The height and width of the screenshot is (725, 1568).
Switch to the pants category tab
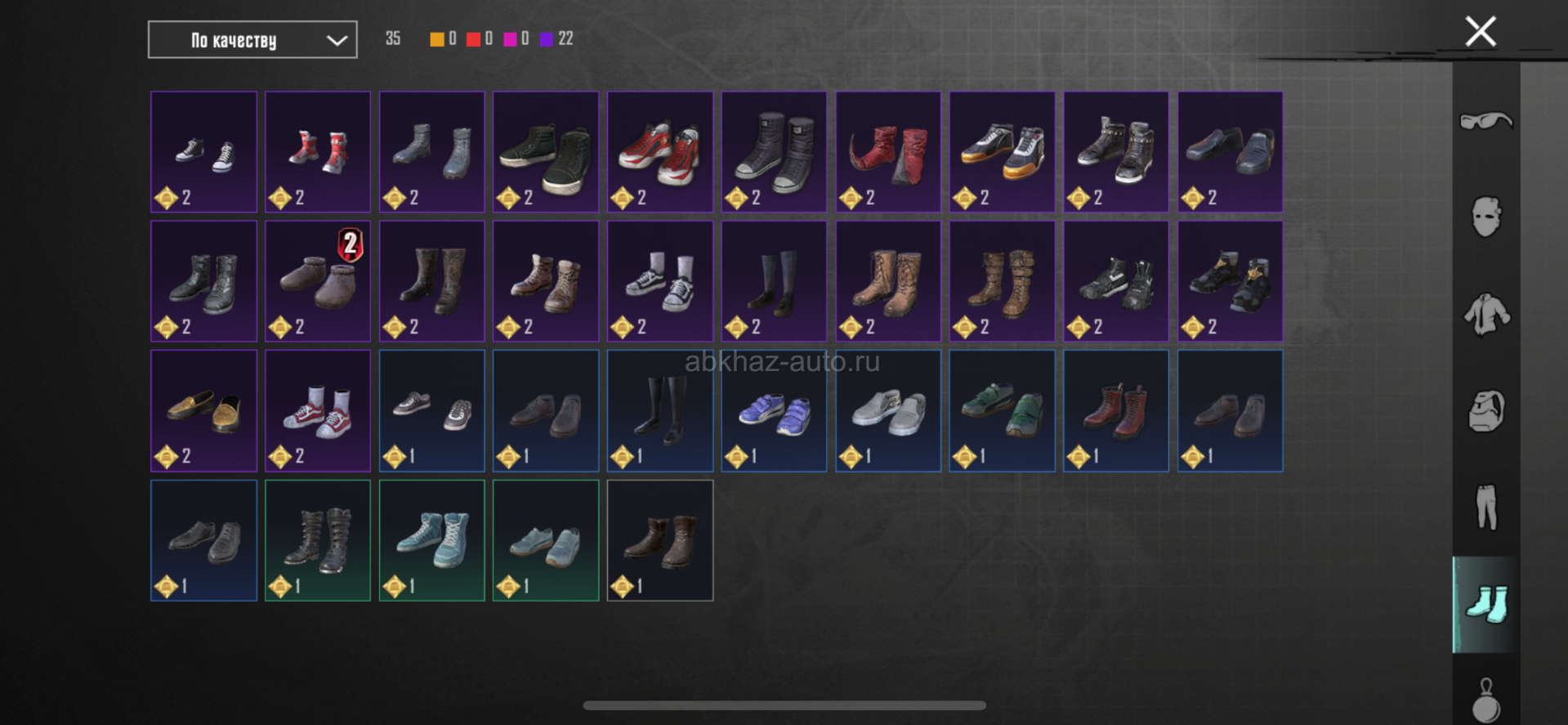coord(1485,508)
